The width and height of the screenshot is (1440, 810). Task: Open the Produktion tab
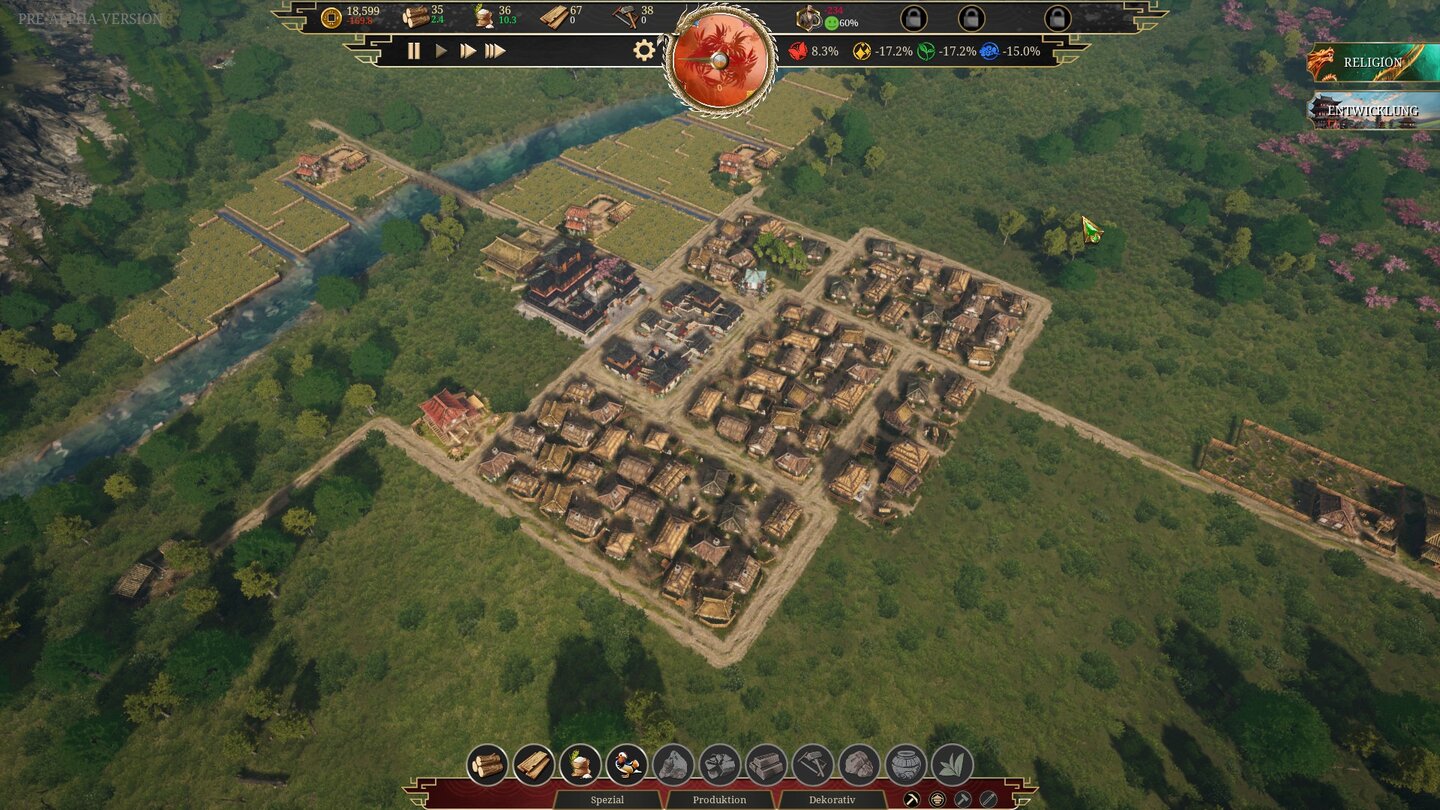click(x=719, y=800)
